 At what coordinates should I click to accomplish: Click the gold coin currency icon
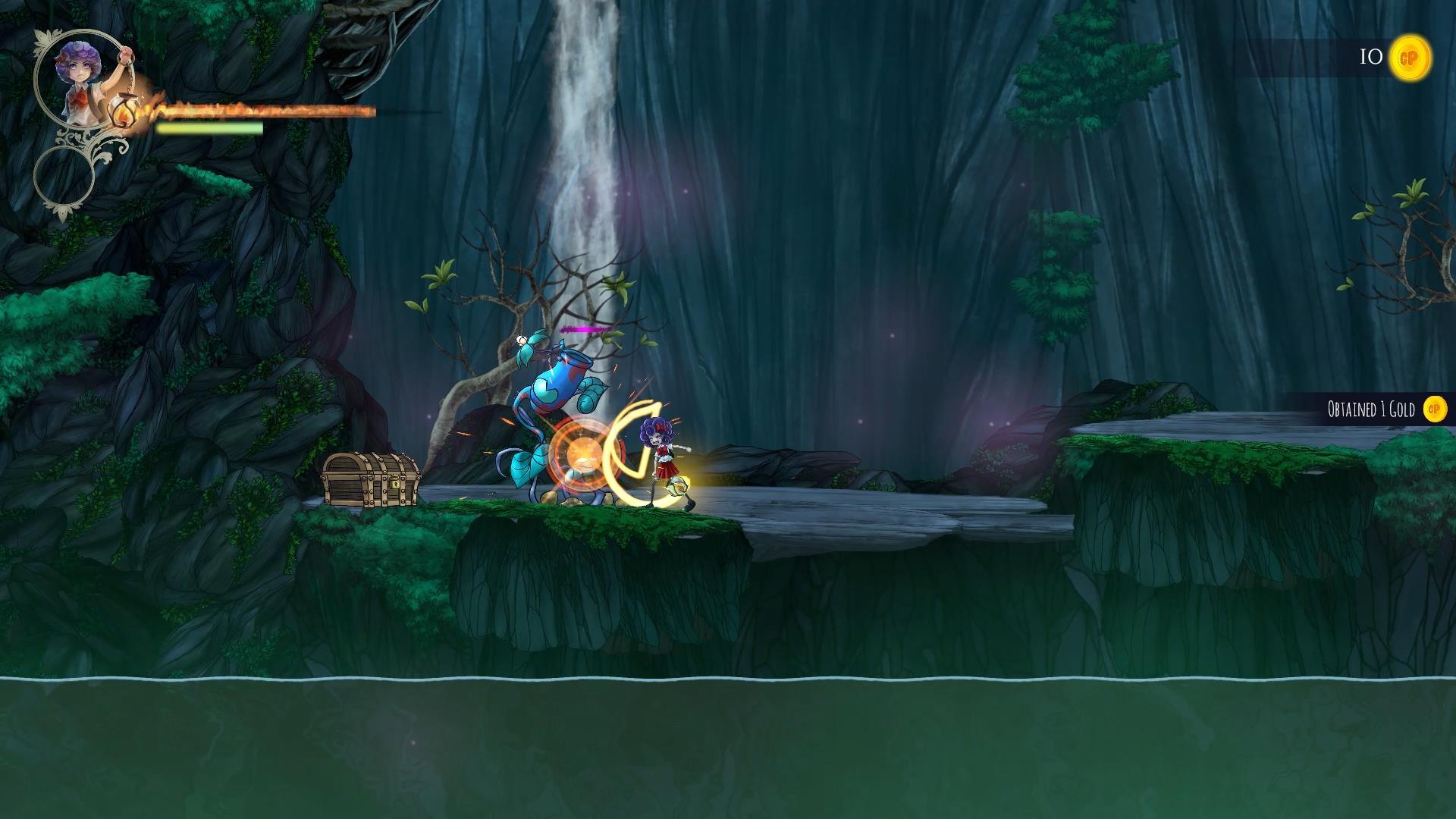click(1410, 58)
